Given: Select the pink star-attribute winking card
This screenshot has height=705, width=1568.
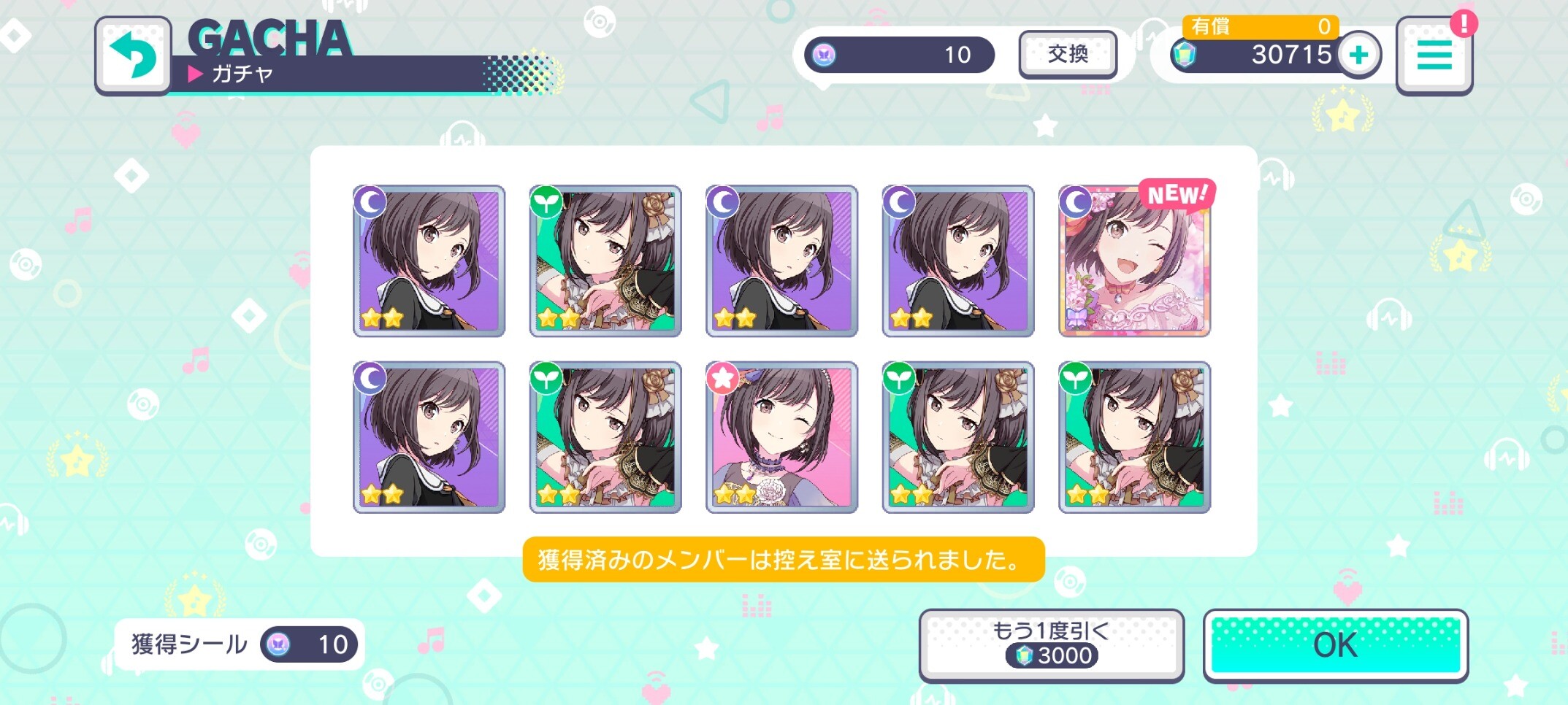Looking at the screenshot, I should tap(781, 437).
